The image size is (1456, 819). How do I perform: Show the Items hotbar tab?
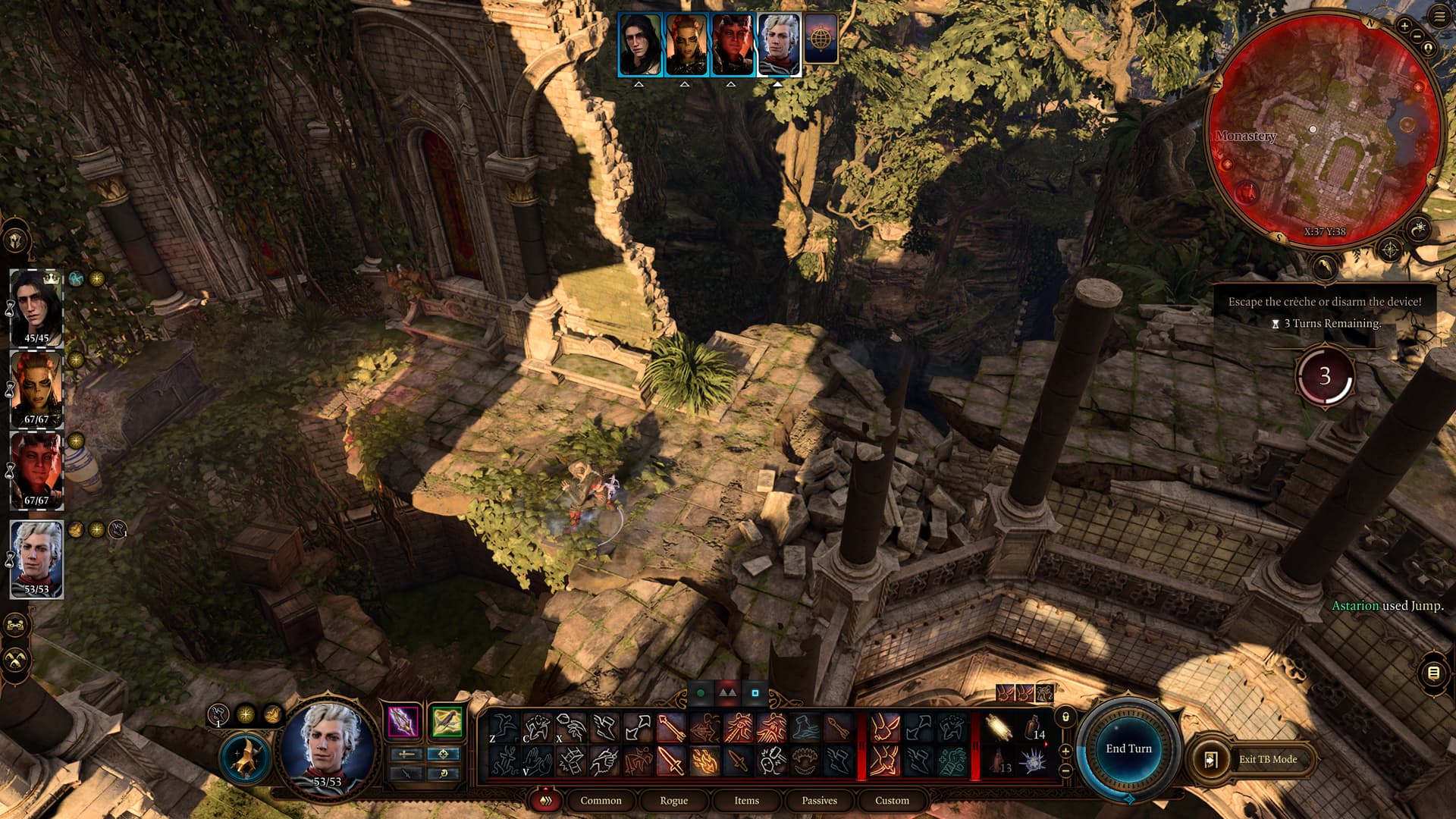746,800
